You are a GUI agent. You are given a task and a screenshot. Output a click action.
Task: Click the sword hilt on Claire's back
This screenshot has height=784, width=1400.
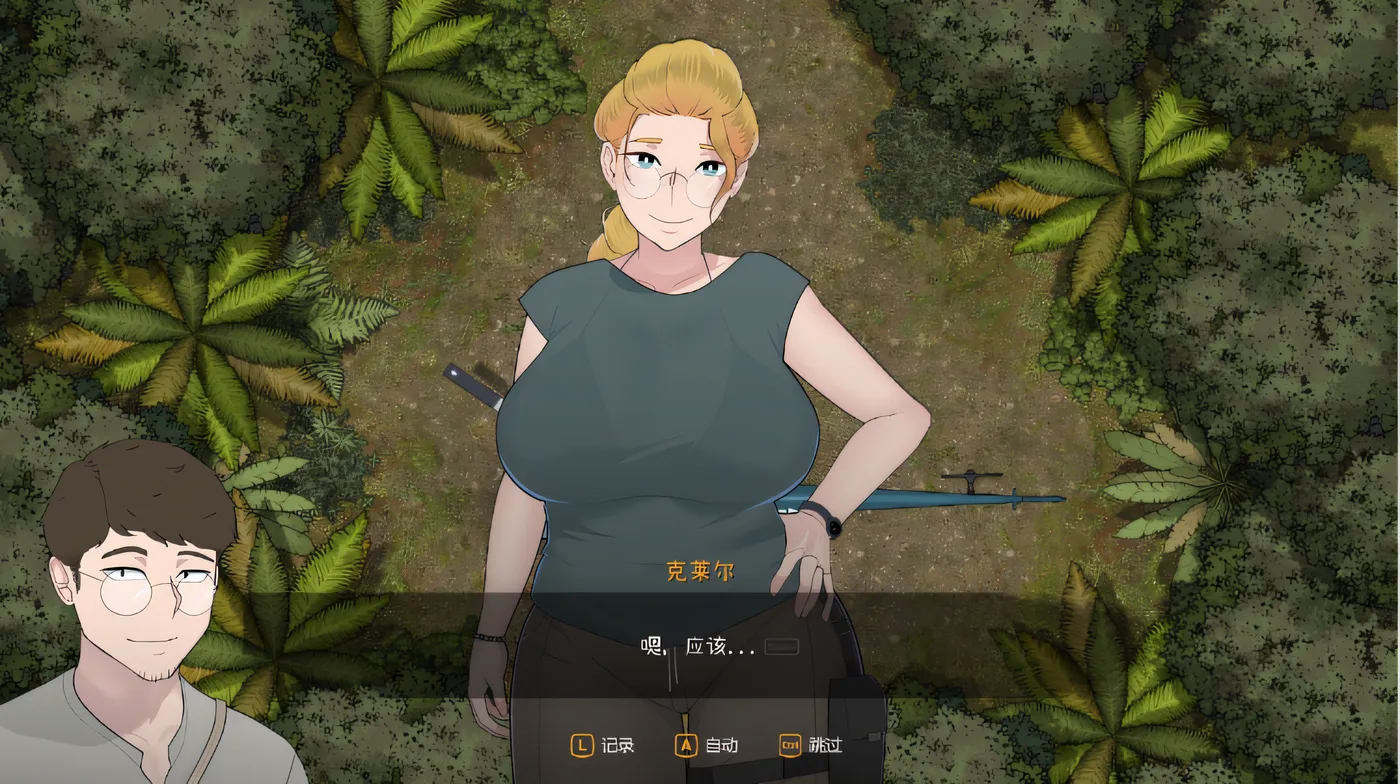point(470,385)
